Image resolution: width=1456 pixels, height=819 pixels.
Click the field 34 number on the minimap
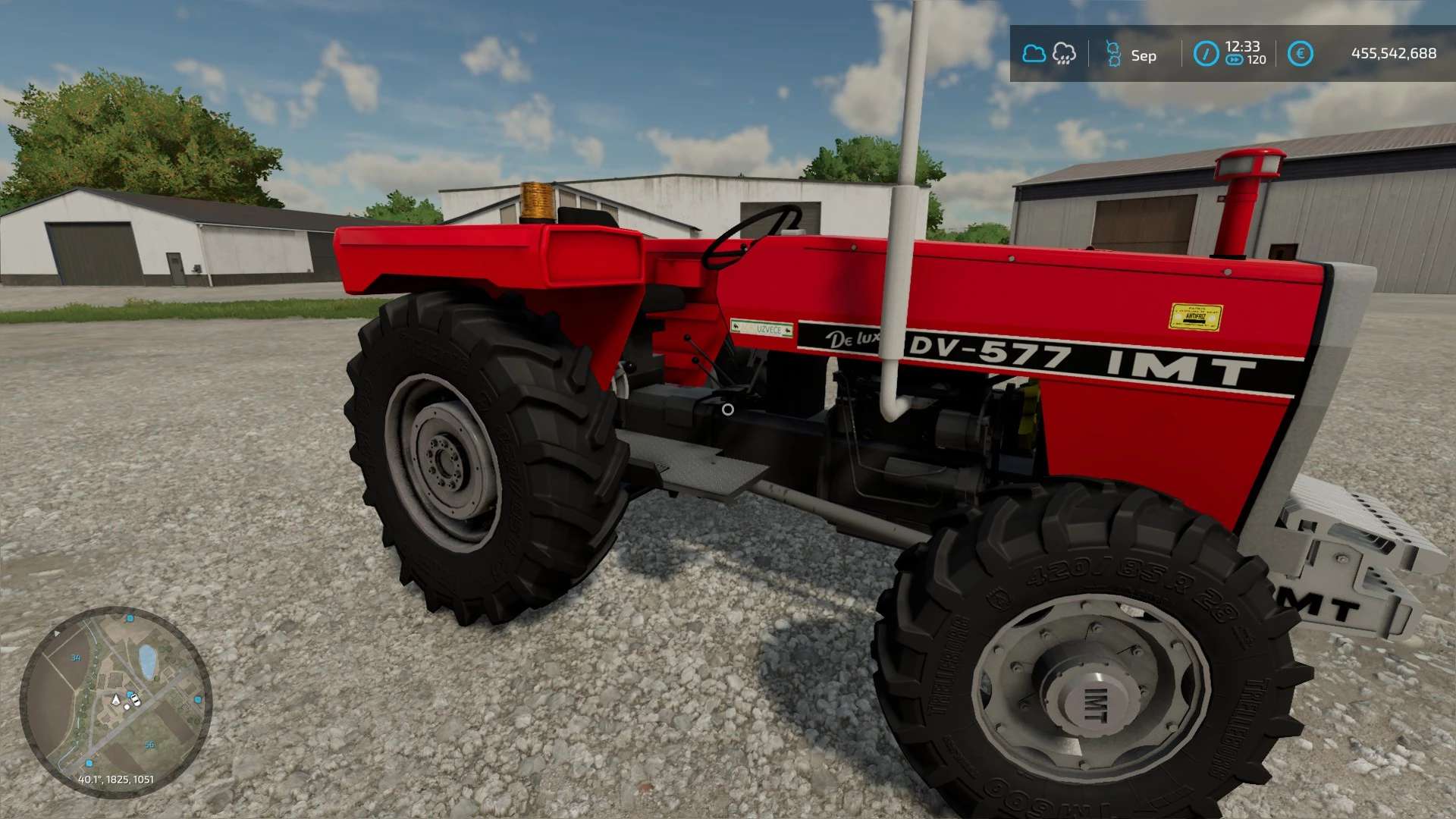tap(75, 657)
